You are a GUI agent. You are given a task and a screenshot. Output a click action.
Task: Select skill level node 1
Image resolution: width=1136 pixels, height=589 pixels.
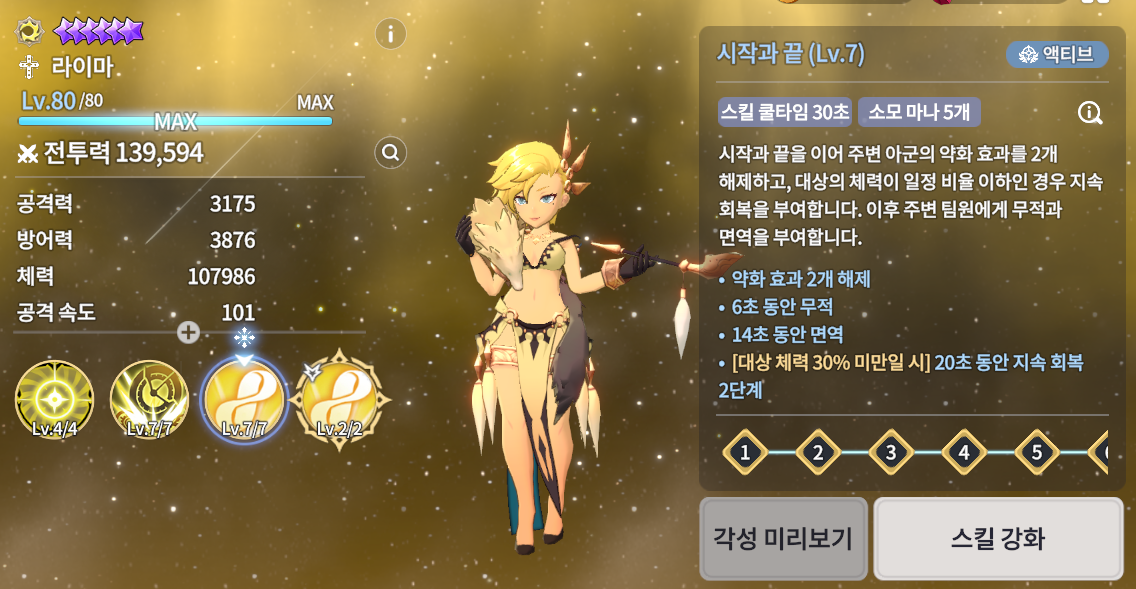point(745,453)
